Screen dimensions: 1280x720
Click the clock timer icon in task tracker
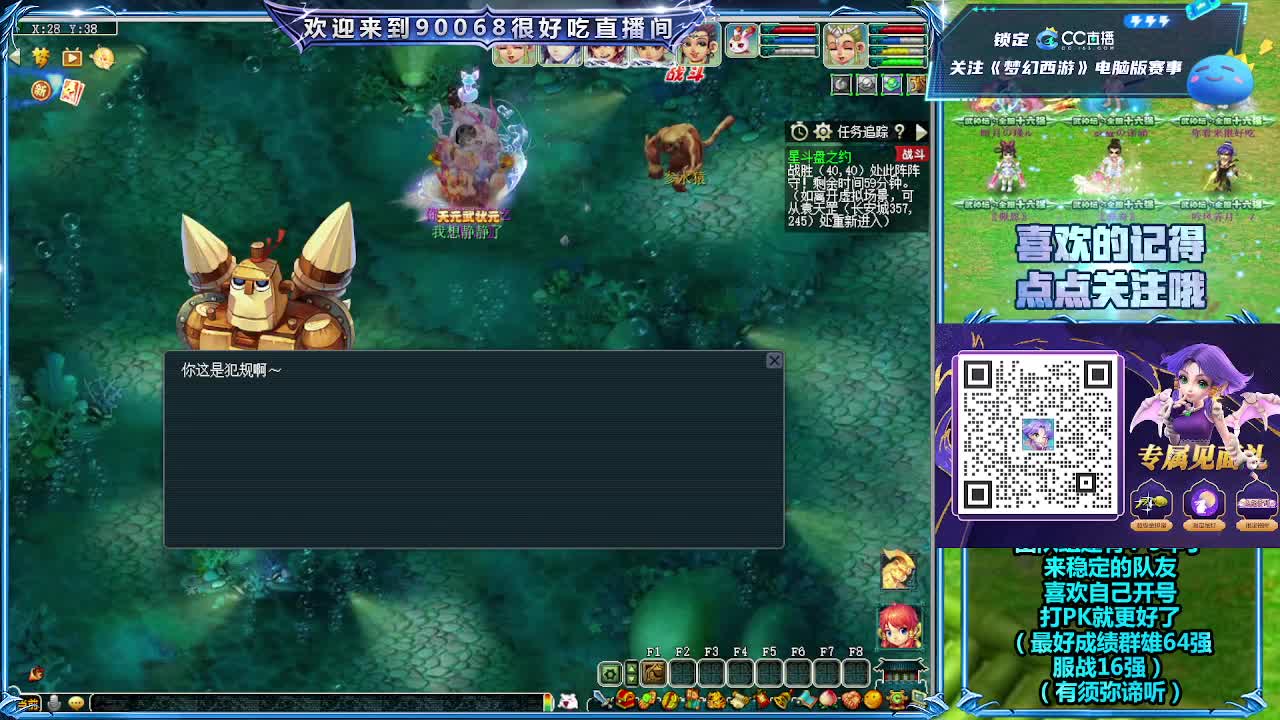point(799,131)
